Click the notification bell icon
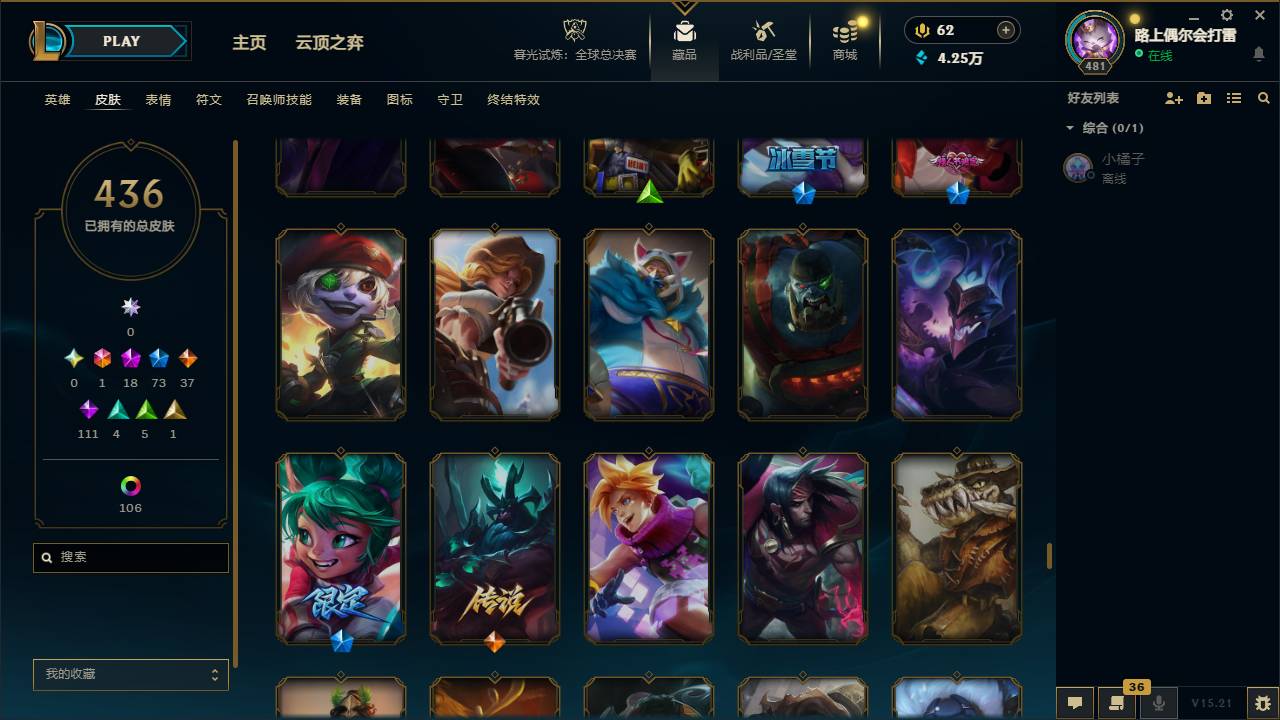The height and width of the screenshot is (720, 1280). click(x=1260, y=55)
